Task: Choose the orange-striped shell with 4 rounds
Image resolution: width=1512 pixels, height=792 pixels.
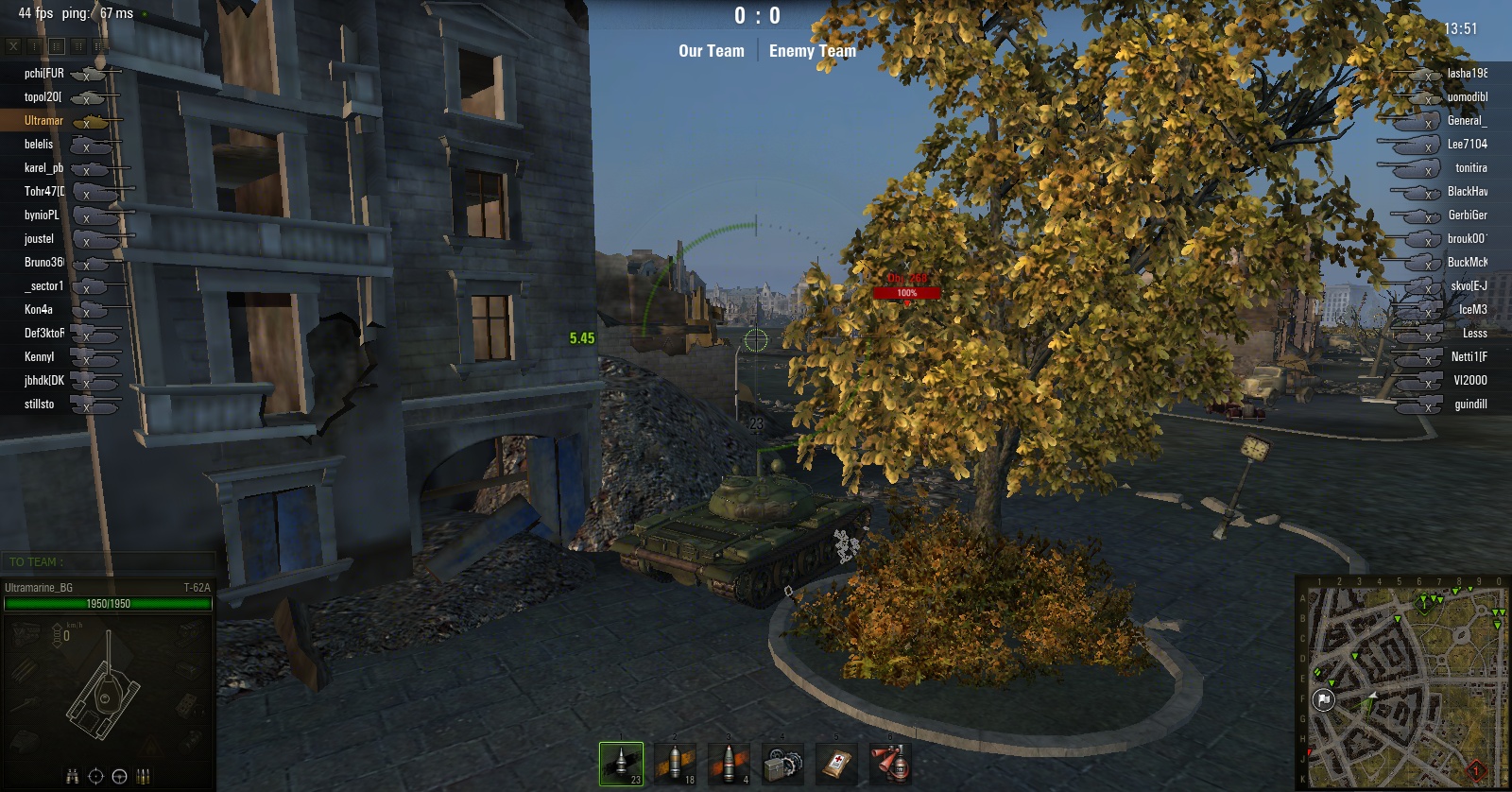Action: pos(729,763)
